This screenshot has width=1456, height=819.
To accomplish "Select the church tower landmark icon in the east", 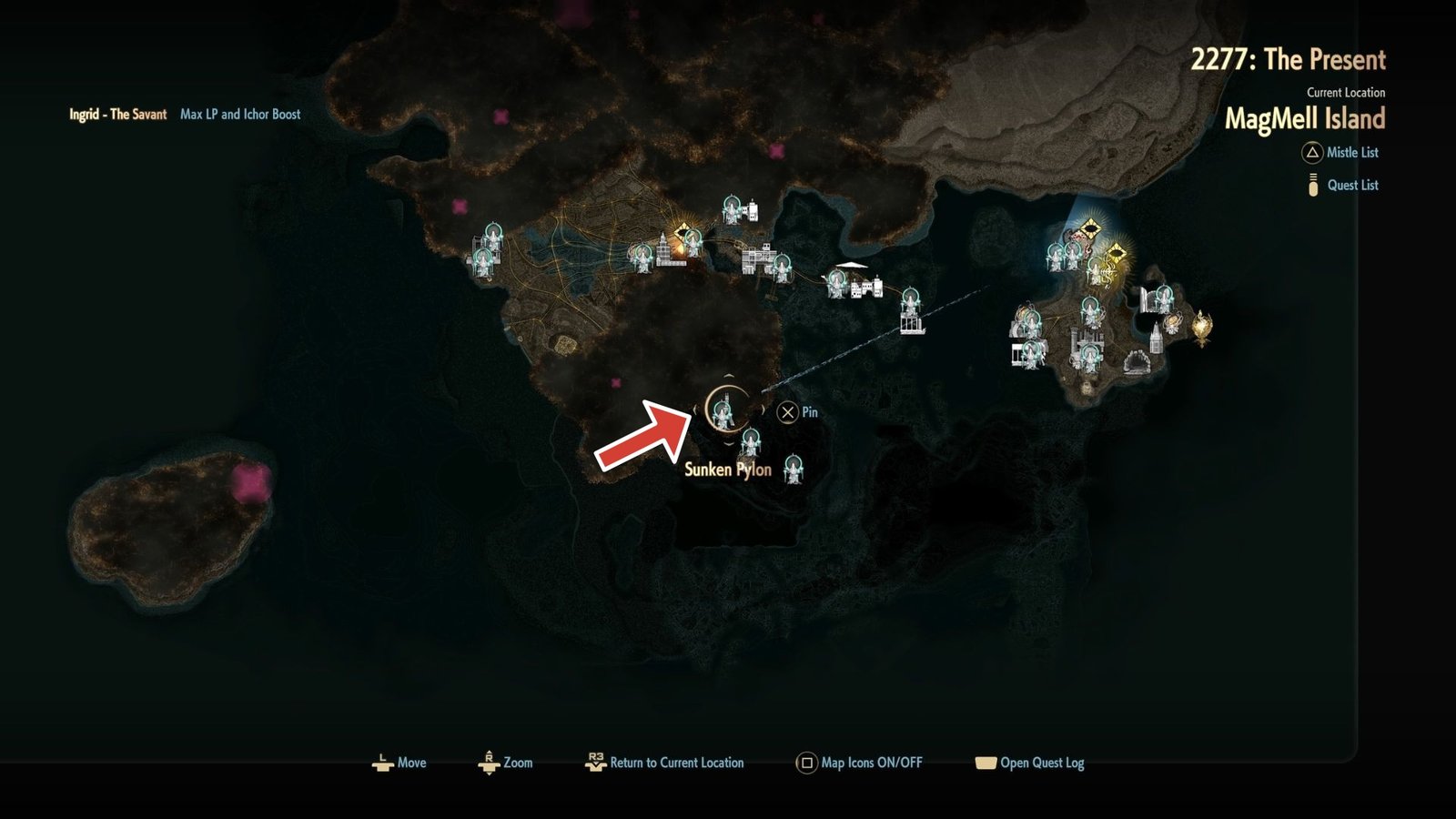I will (1156, 339).
